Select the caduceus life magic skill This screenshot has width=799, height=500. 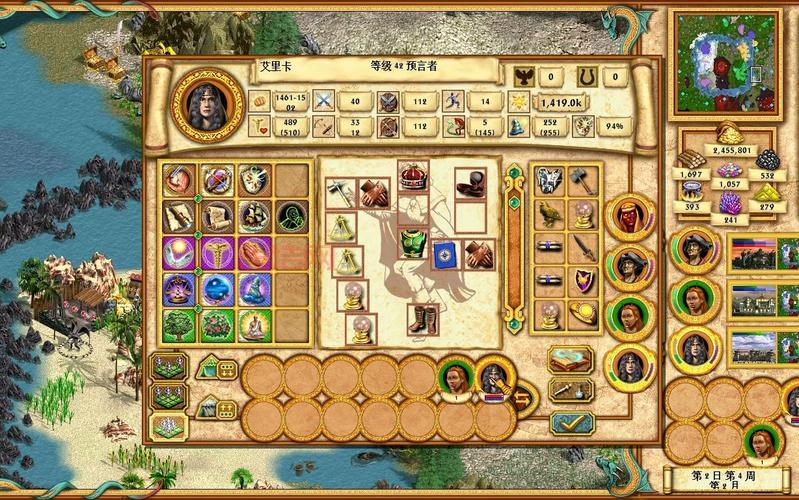[215, 252]
